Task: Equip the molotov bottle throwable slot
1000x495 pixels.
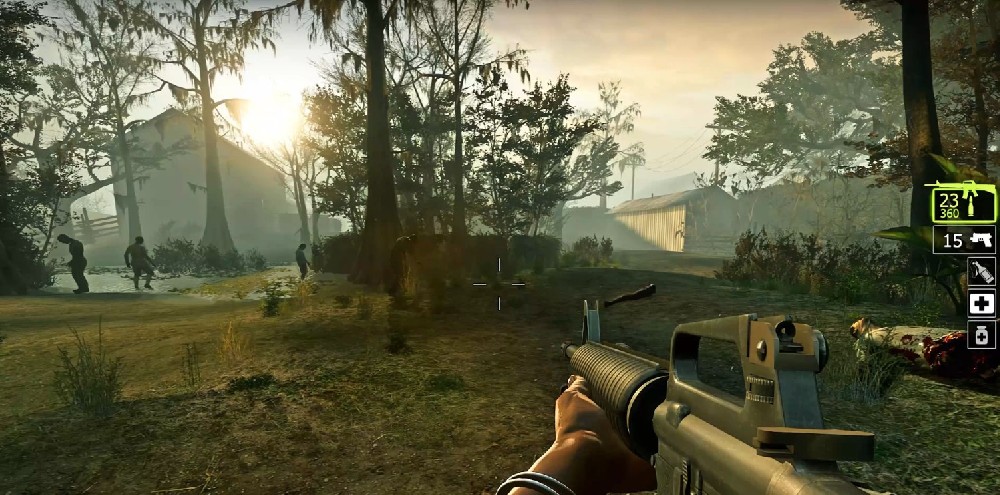Action: point(981,271)
